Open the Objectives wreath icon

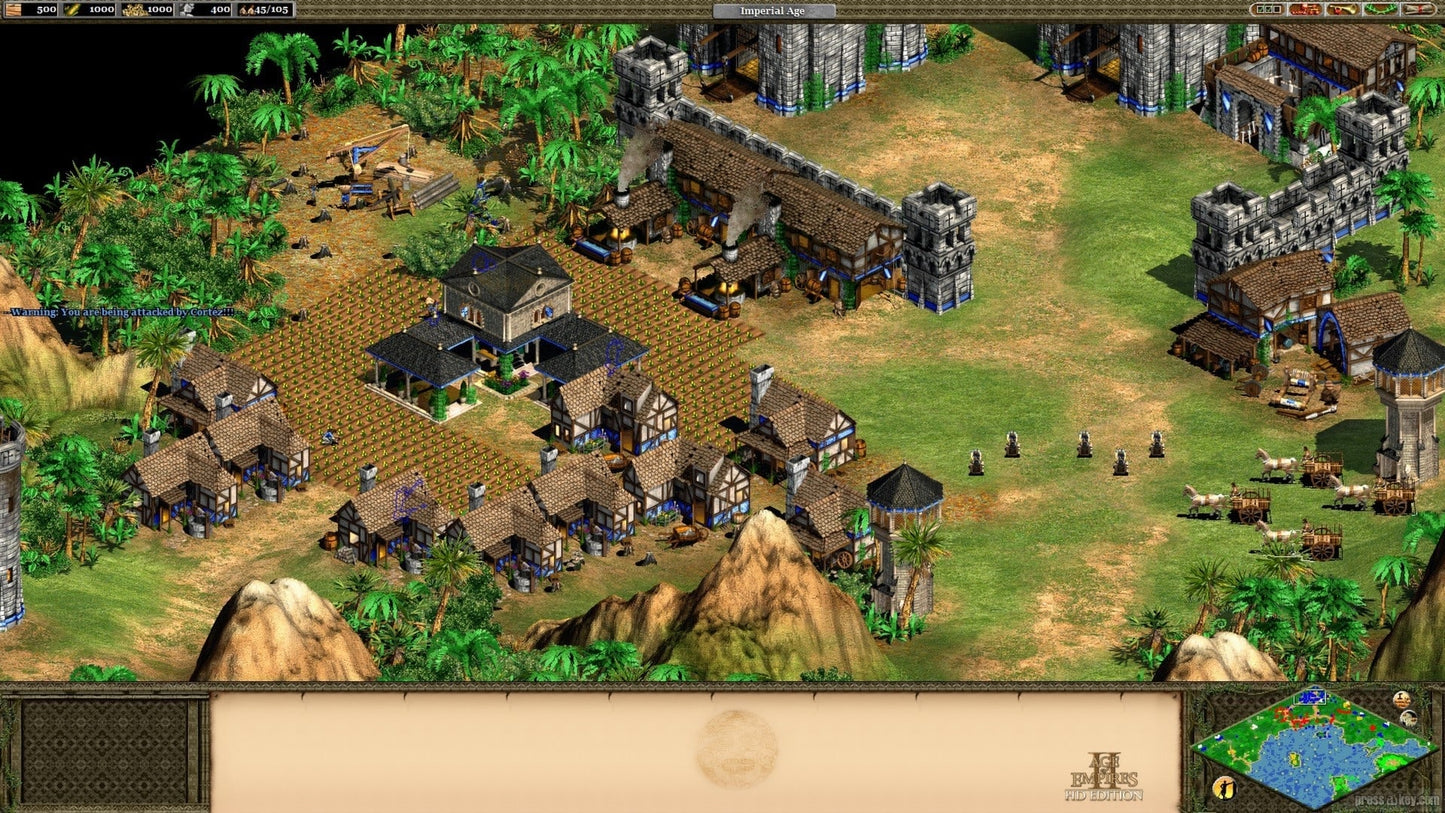(x=1380, y=9)
